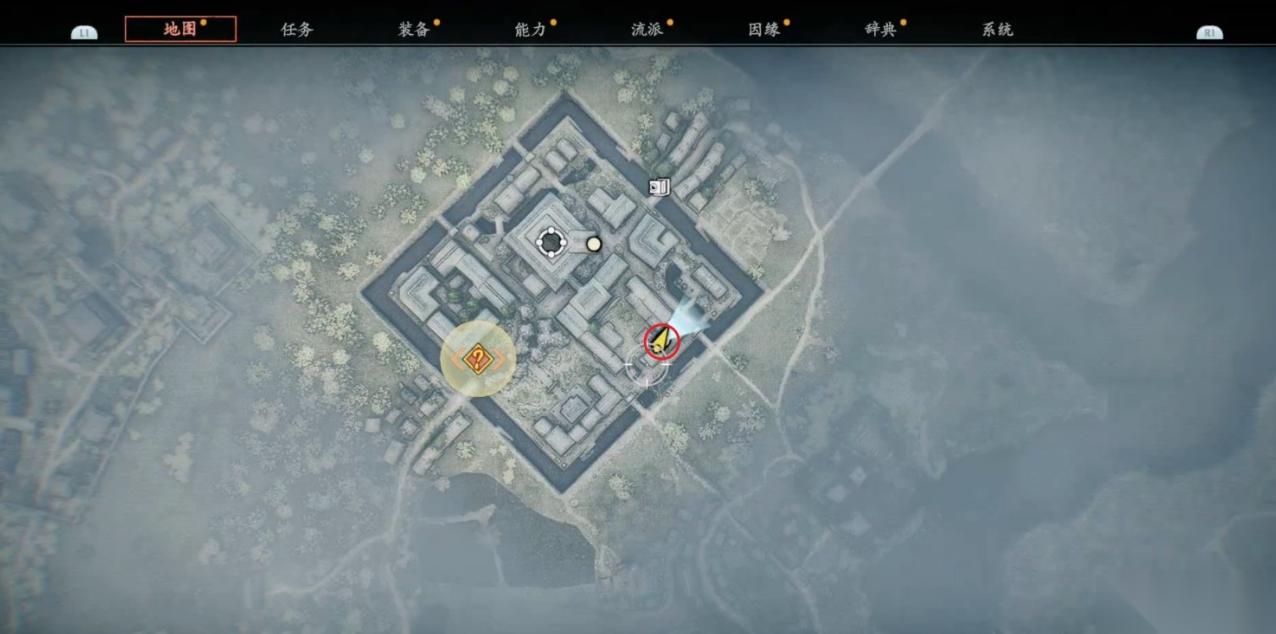Screen dimensions: 1276x634
Task: Open the 任务 quests tab
Action: [x=297, y=29]
